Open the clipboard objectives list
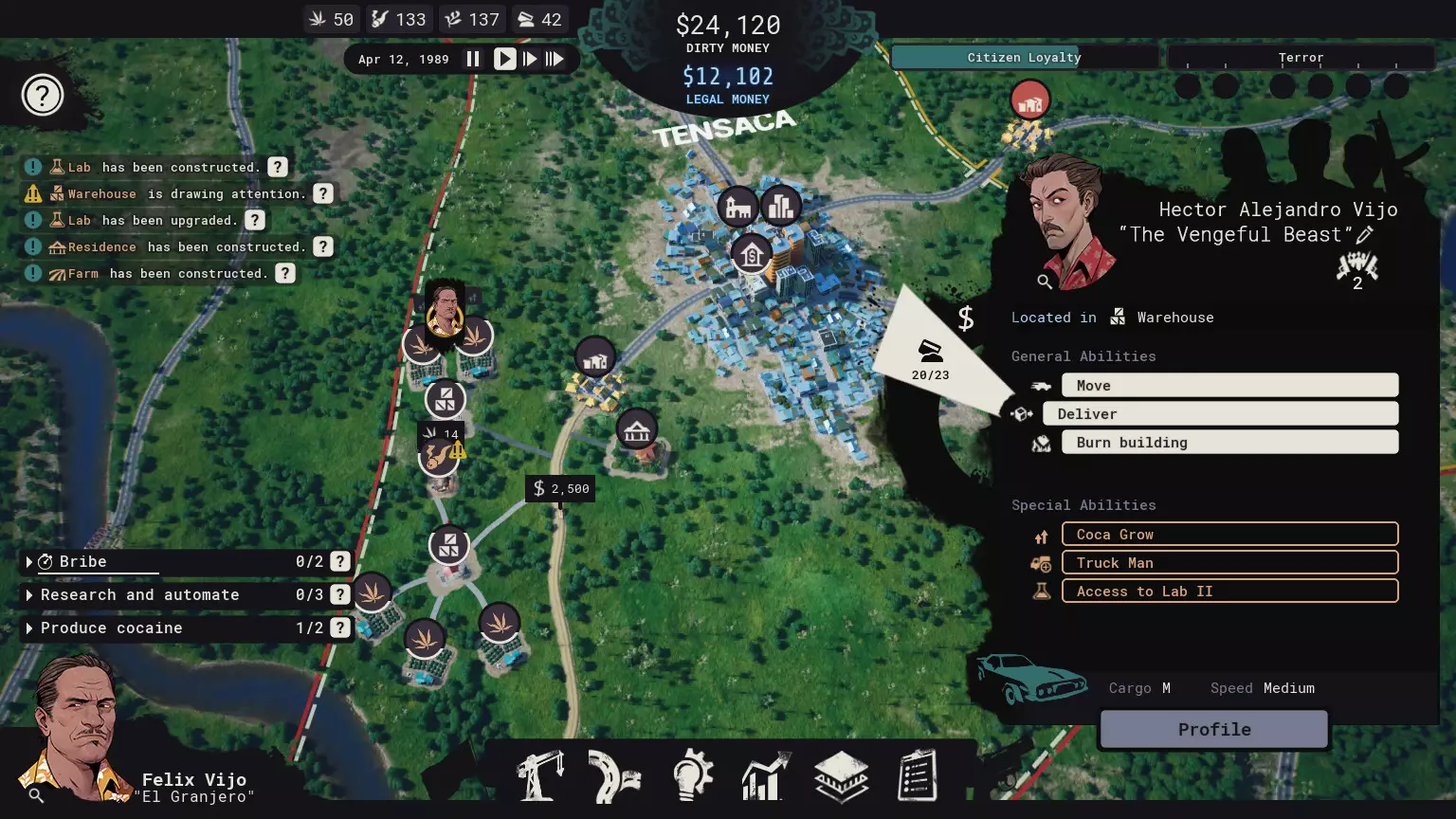Screen dimensions: 1456x819 (x=916, y=775)
